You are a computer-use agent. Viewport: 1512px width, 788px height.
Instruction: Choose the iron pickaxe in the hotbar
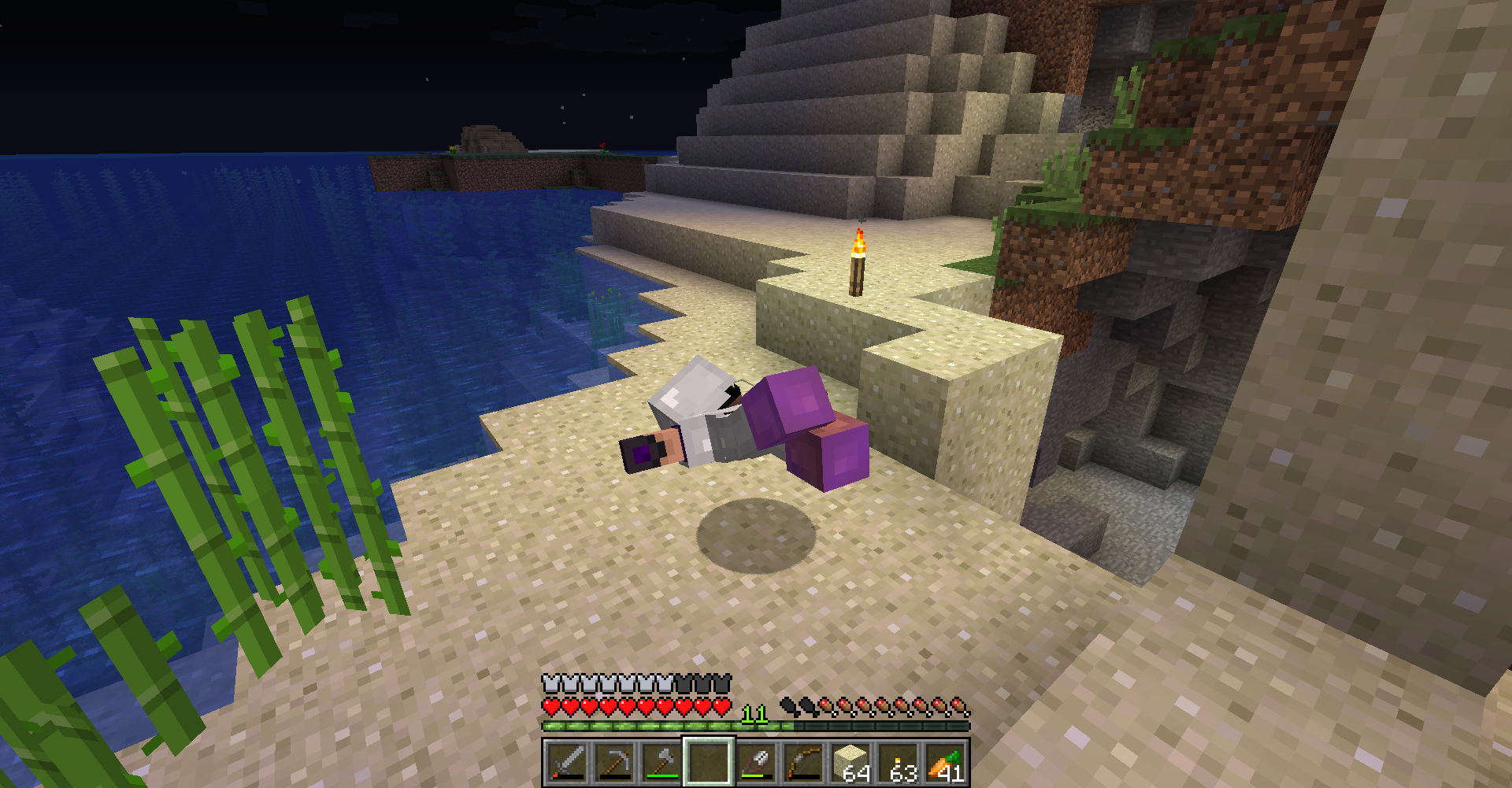tap(613, 762)
